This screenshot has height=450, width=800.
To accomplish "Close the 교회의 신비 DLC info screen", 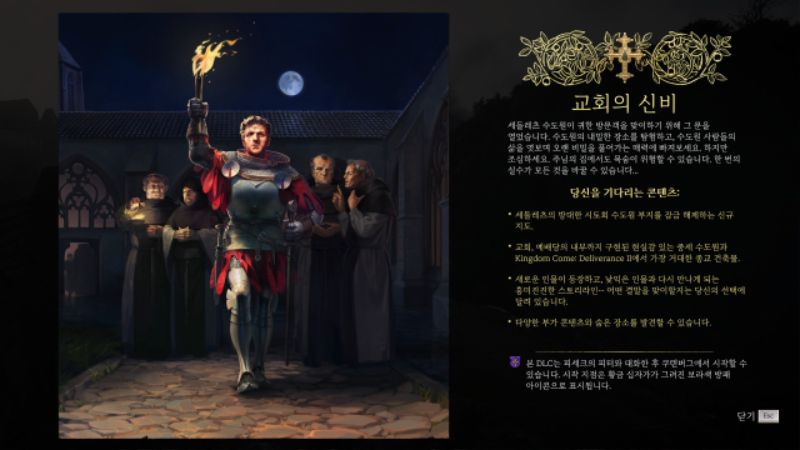I will (x=757, y=415).
